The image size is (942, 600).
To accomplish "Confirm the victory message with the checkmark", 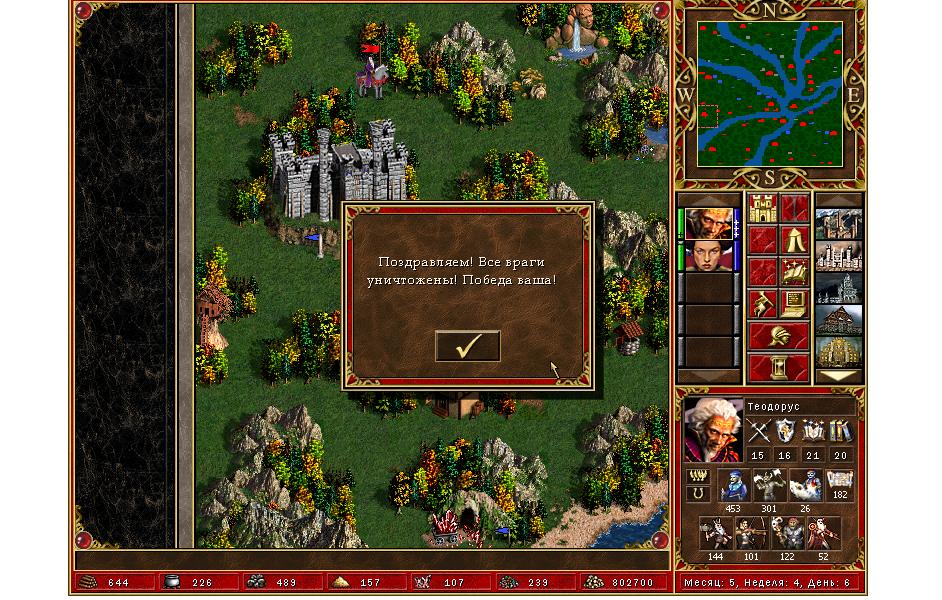I will [467, 346].
